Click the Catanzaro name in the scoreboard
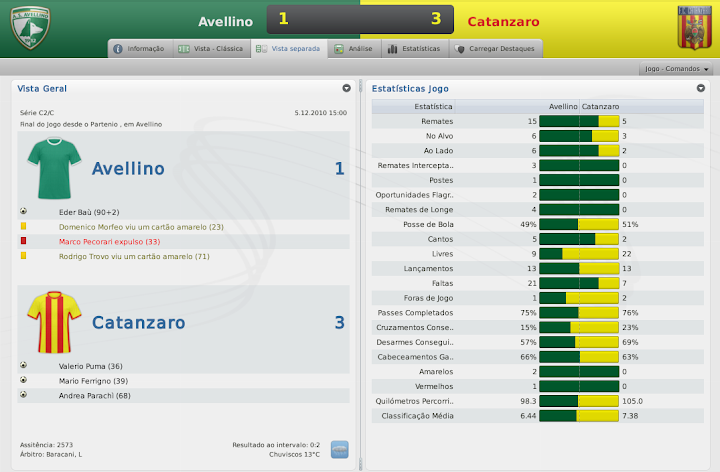The image size is (720, 472). [x=503, y=21]
